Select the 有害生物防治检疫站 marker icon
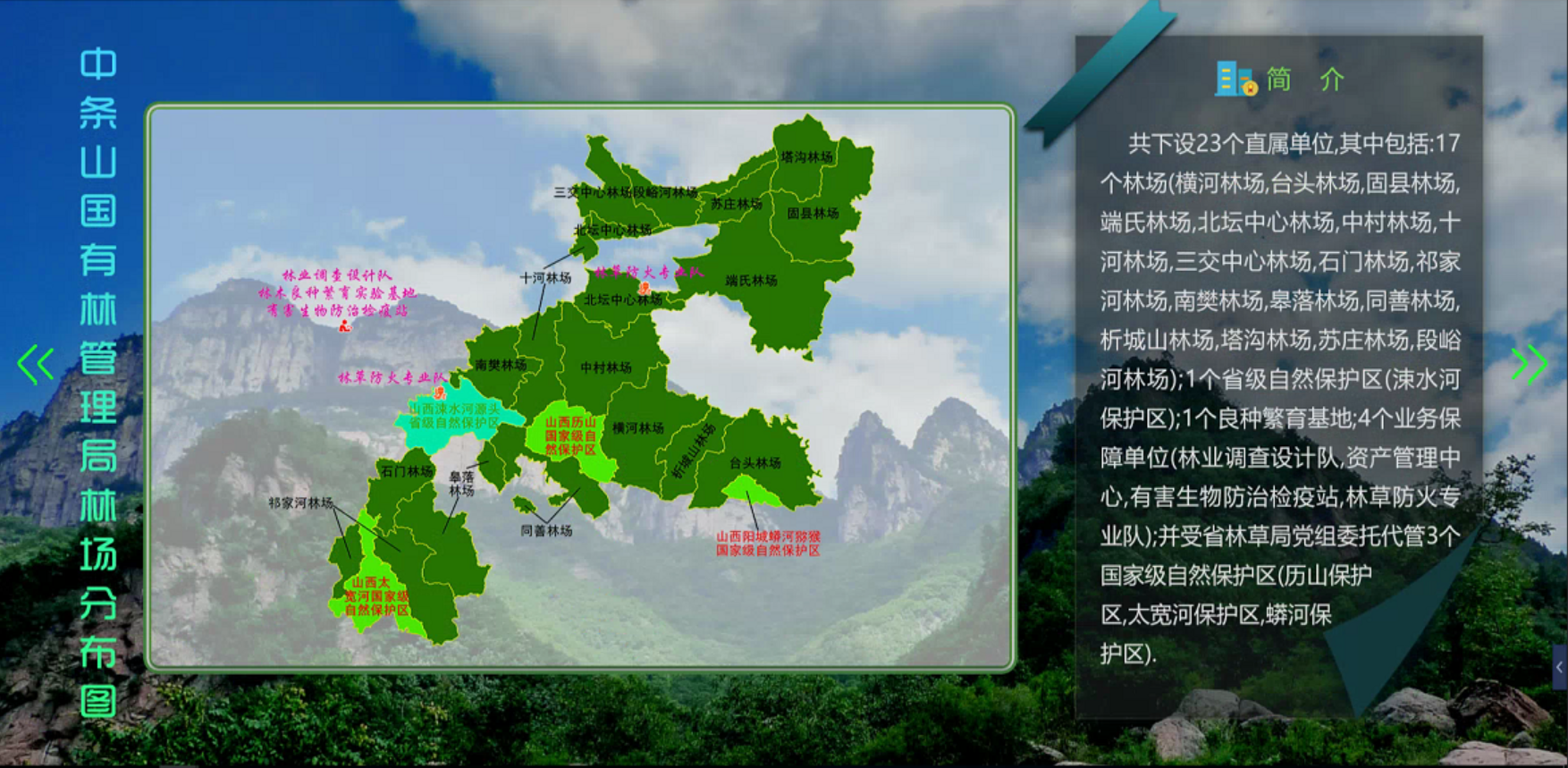1568x768 pixels. pyautogui.click(x=344, y=326)
